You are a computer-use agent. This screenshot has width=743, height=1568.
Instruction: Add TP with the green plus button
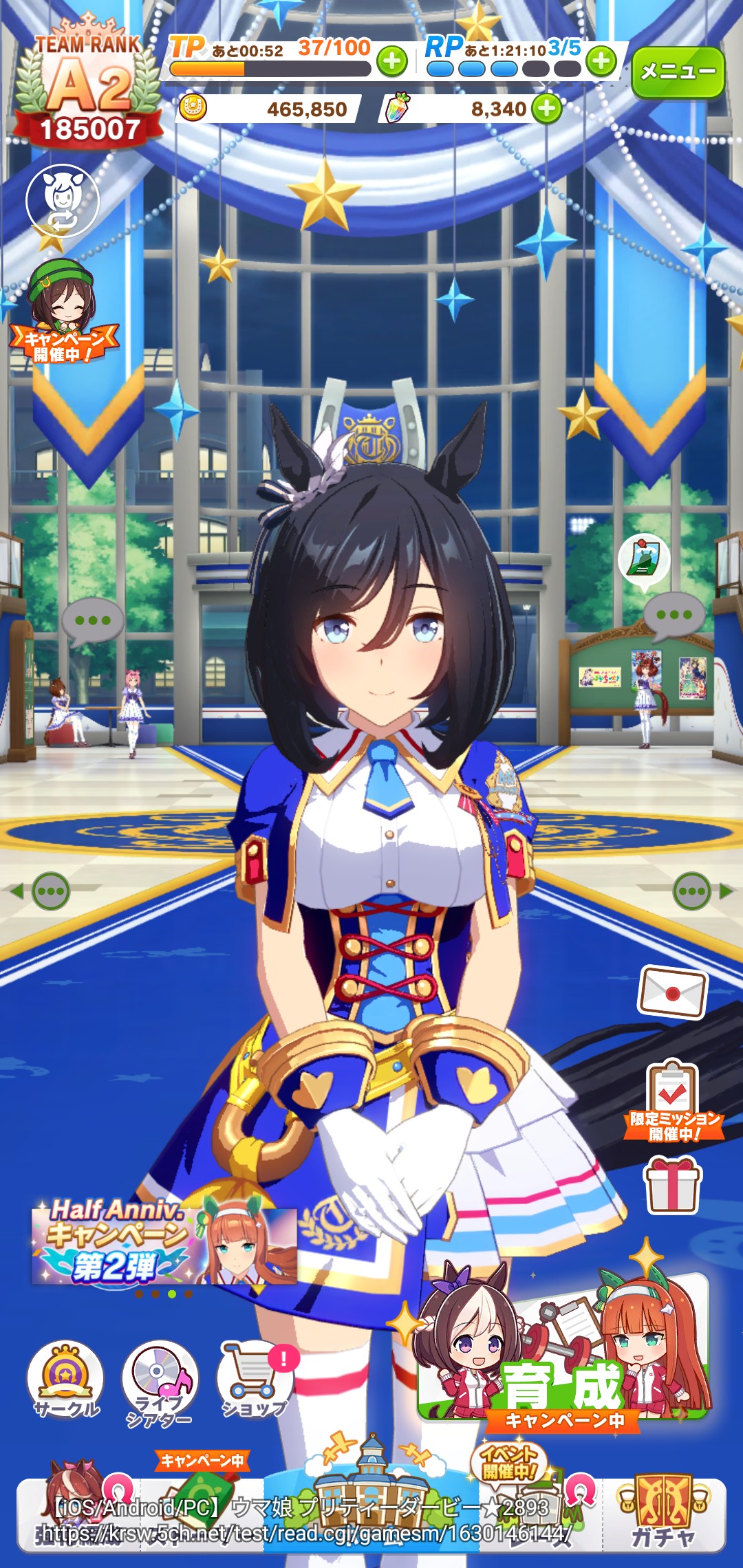click(x=392, y=62)
